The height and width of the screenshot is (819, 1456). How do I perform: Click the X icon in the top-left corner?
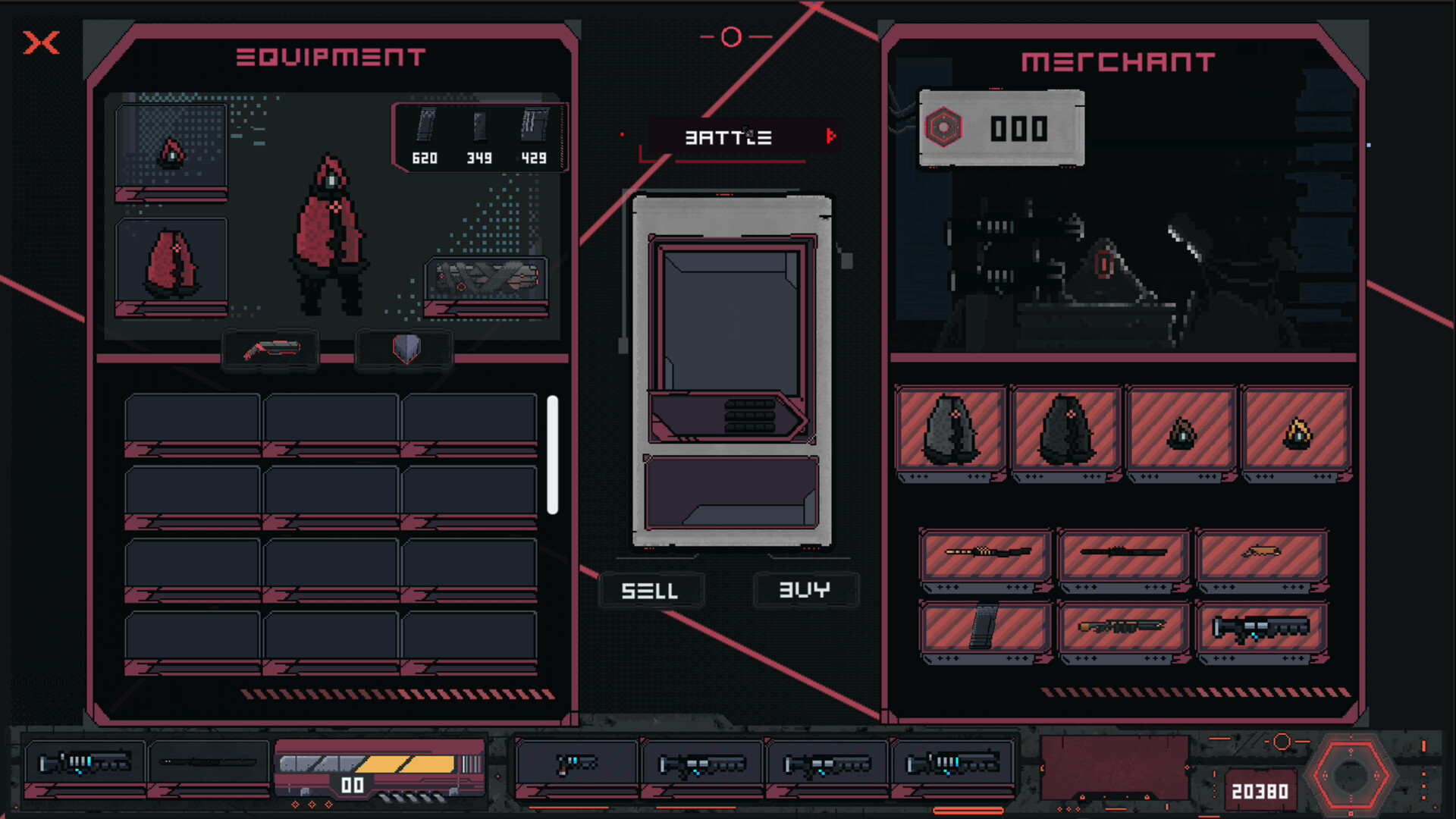42,44
